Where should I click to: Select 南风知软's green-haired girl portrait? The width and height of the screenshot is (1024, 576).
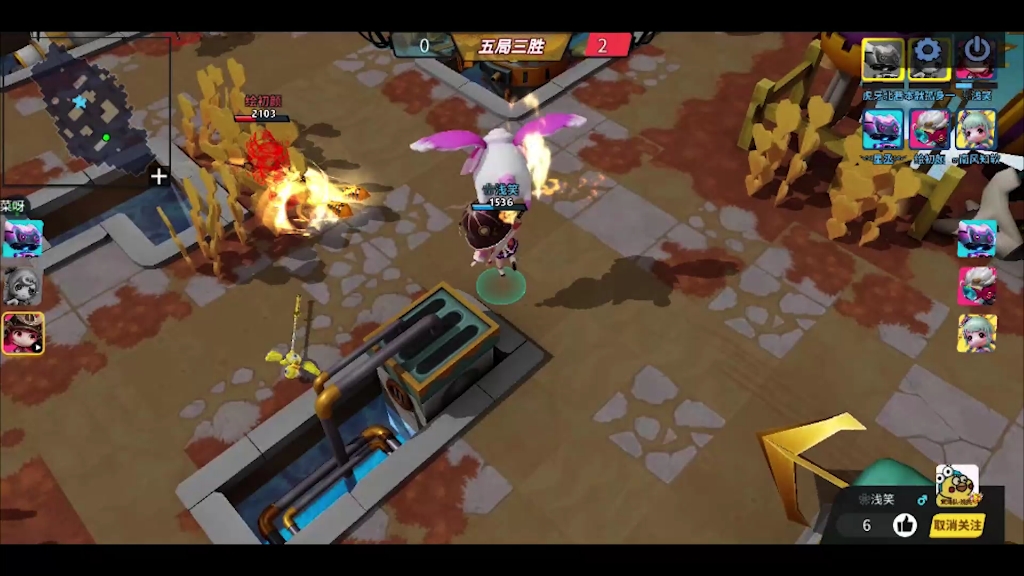[975, 130]
